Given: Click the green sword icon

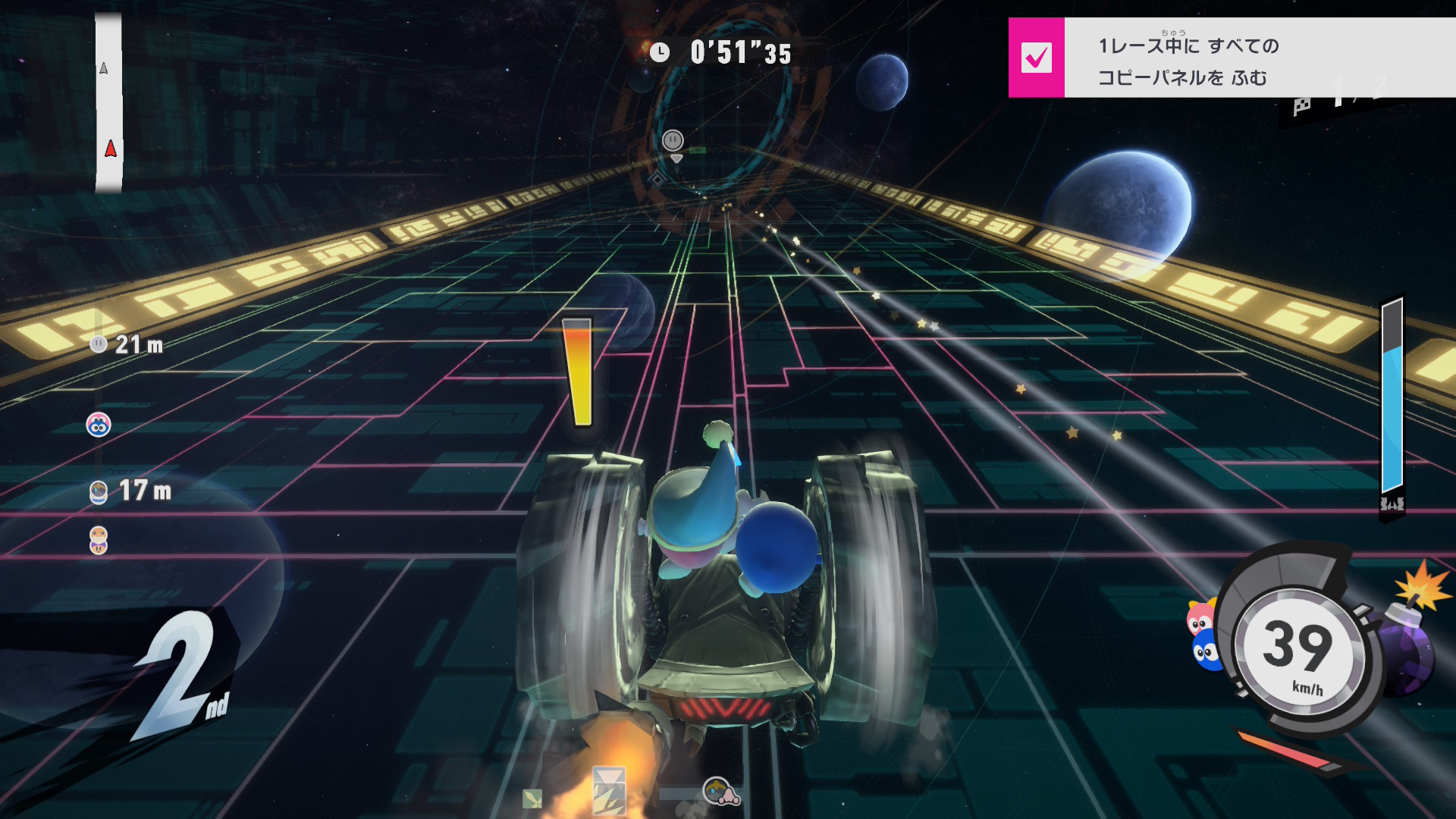Looking at the screenshot, I should pos(532,798).
